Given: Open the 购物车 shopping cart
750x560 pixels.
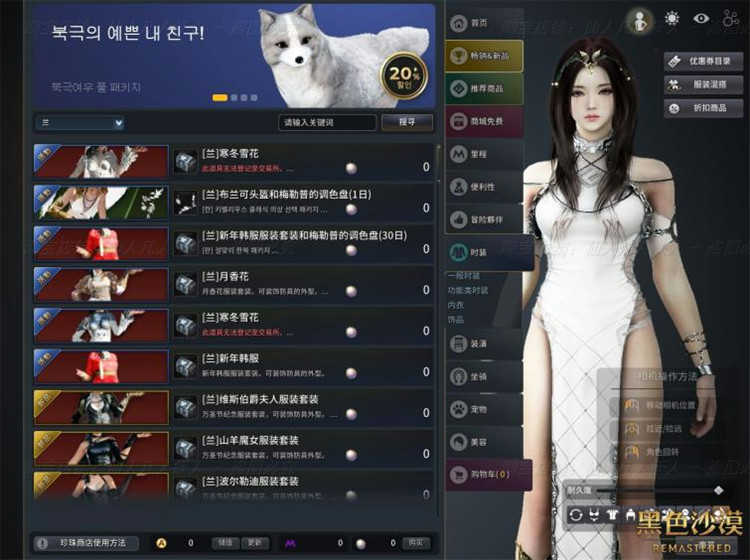Looking at the screenshot, I should [x=483, y=474].
